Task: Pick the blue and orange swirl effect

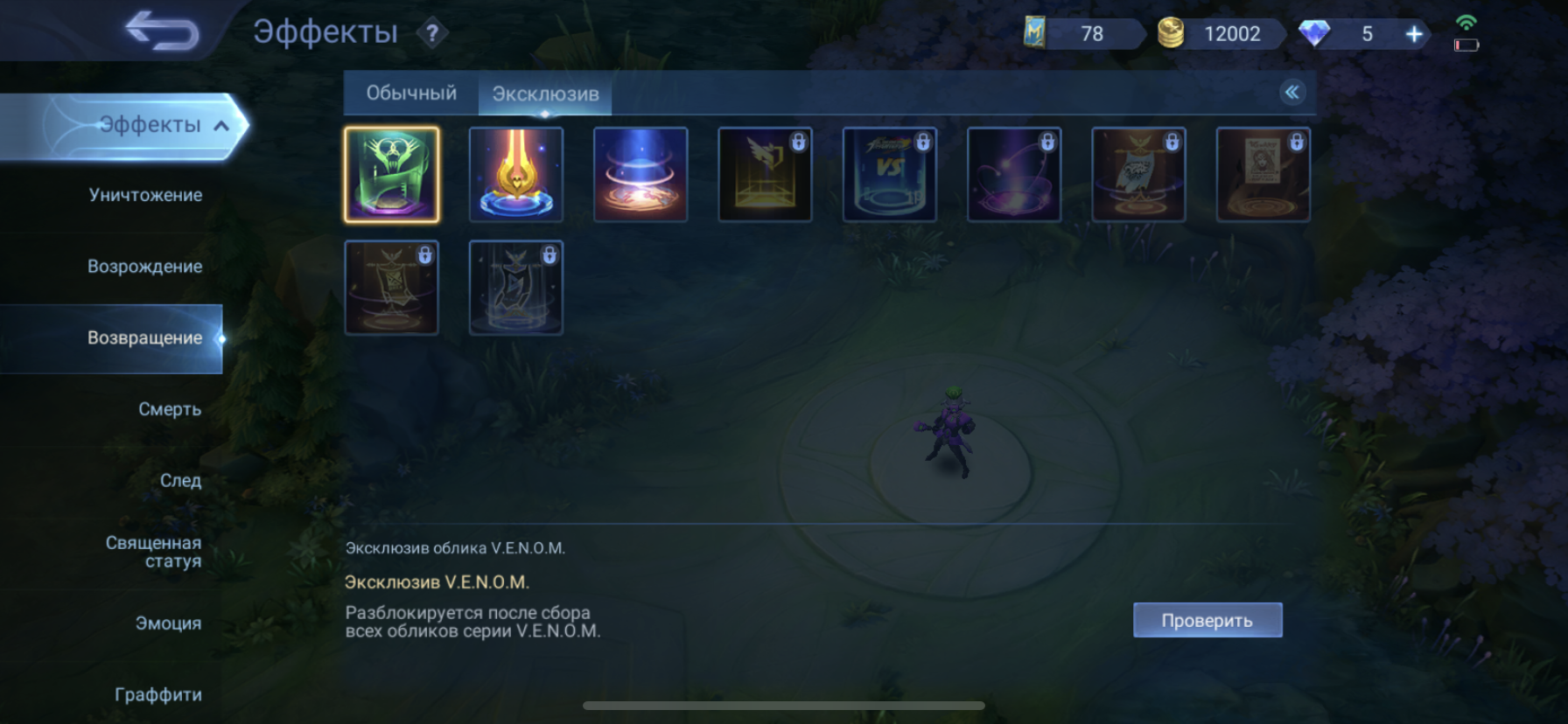Action: [640, 174]
